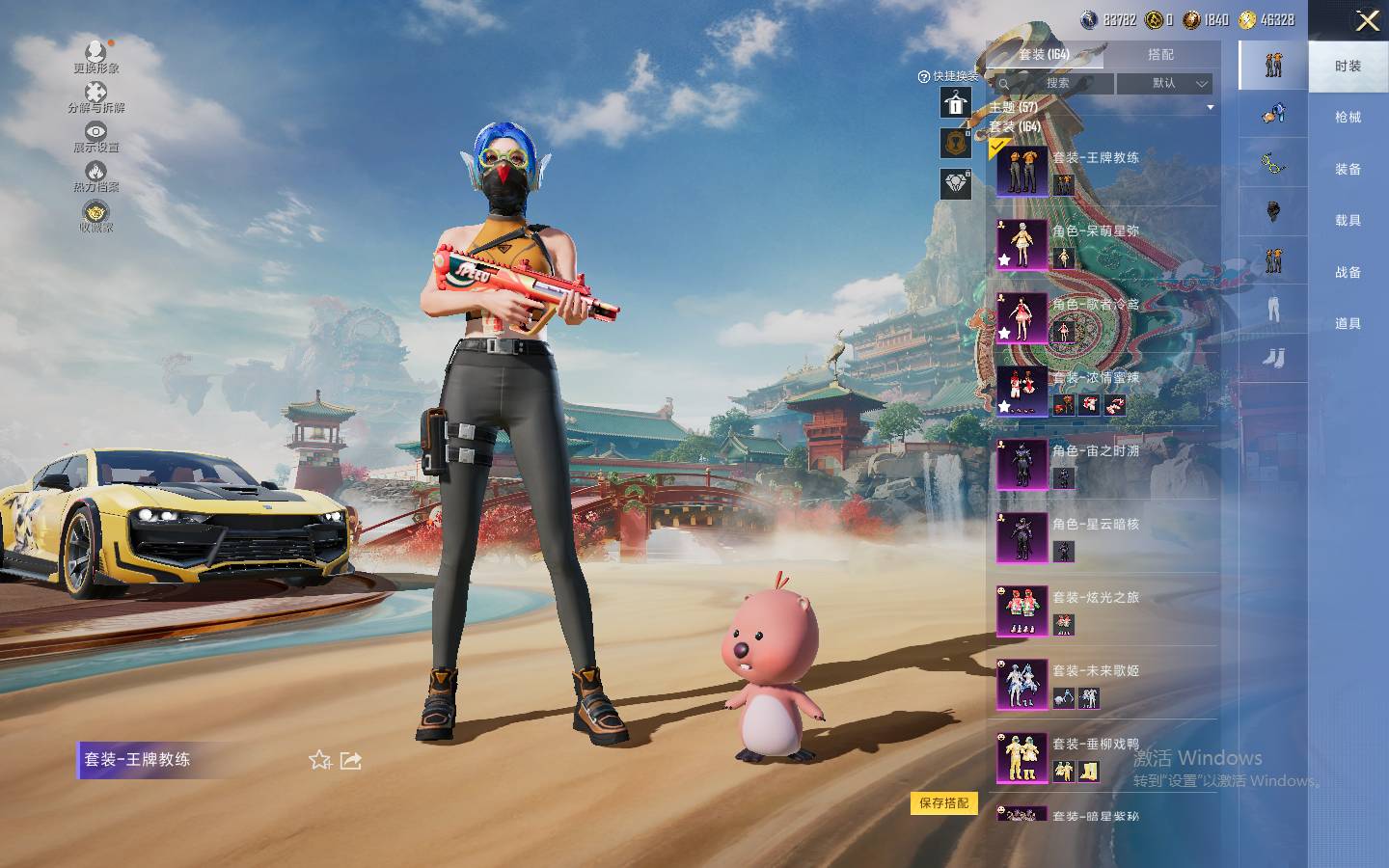Collapse the 主题 (57) section arrow
This screenshot has width=1389, height=868.
click(1211, 107)
